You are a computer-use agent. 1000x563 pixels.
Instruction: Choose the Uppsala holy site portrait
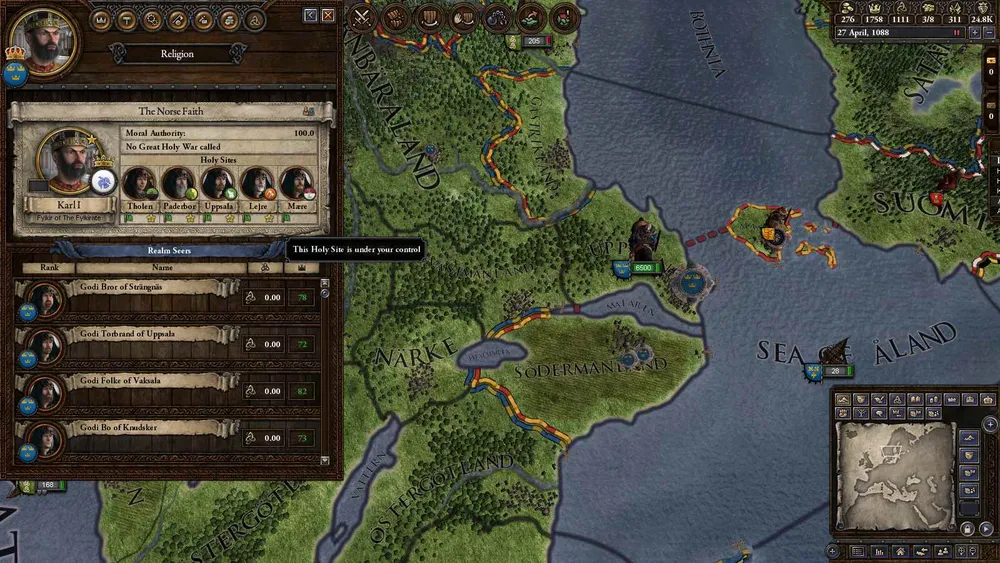[217, 184]
